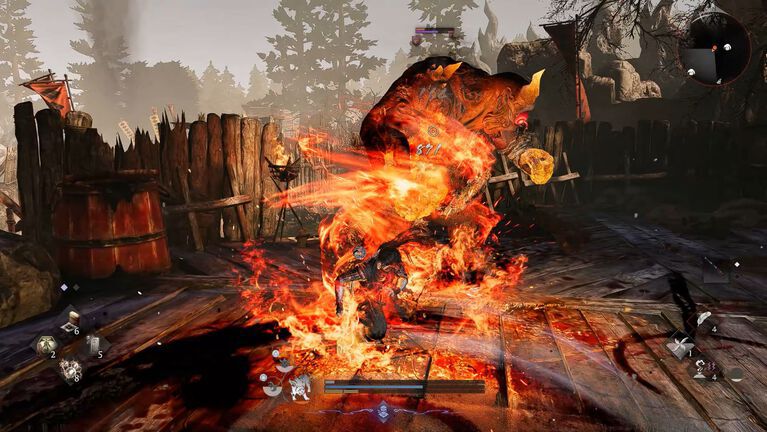Use the cluster item with count 8
This screenshot has width=767, height=432.
coord(69,371)
